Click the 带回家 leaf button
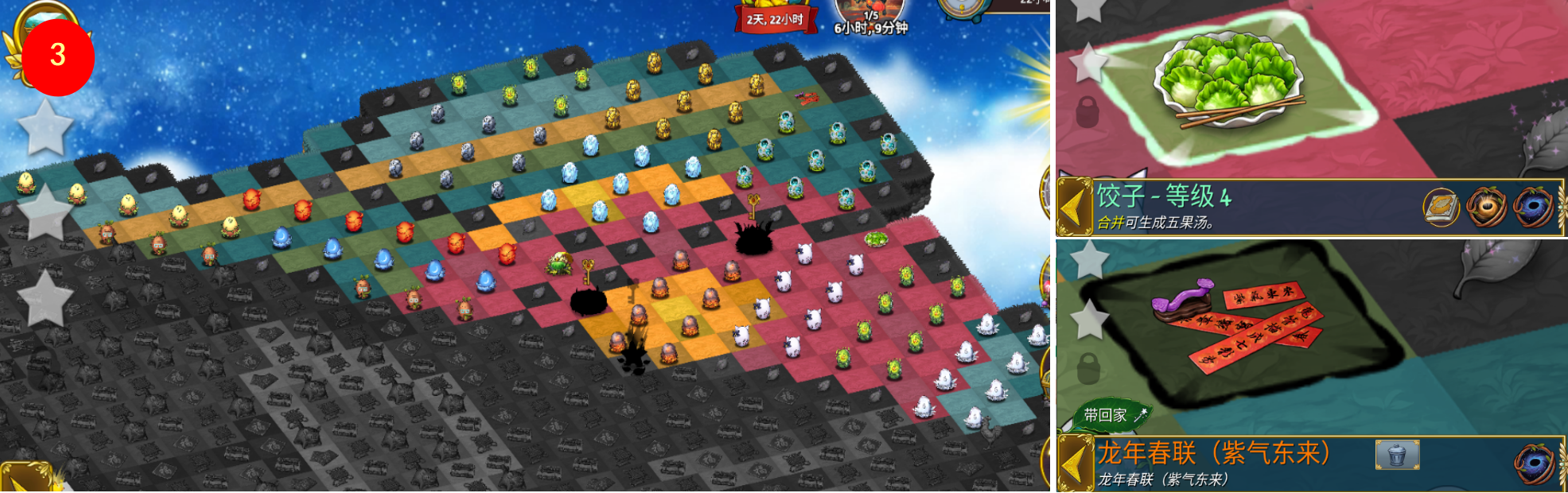Screen dimensions: 1568x493 coord(1111,414)
